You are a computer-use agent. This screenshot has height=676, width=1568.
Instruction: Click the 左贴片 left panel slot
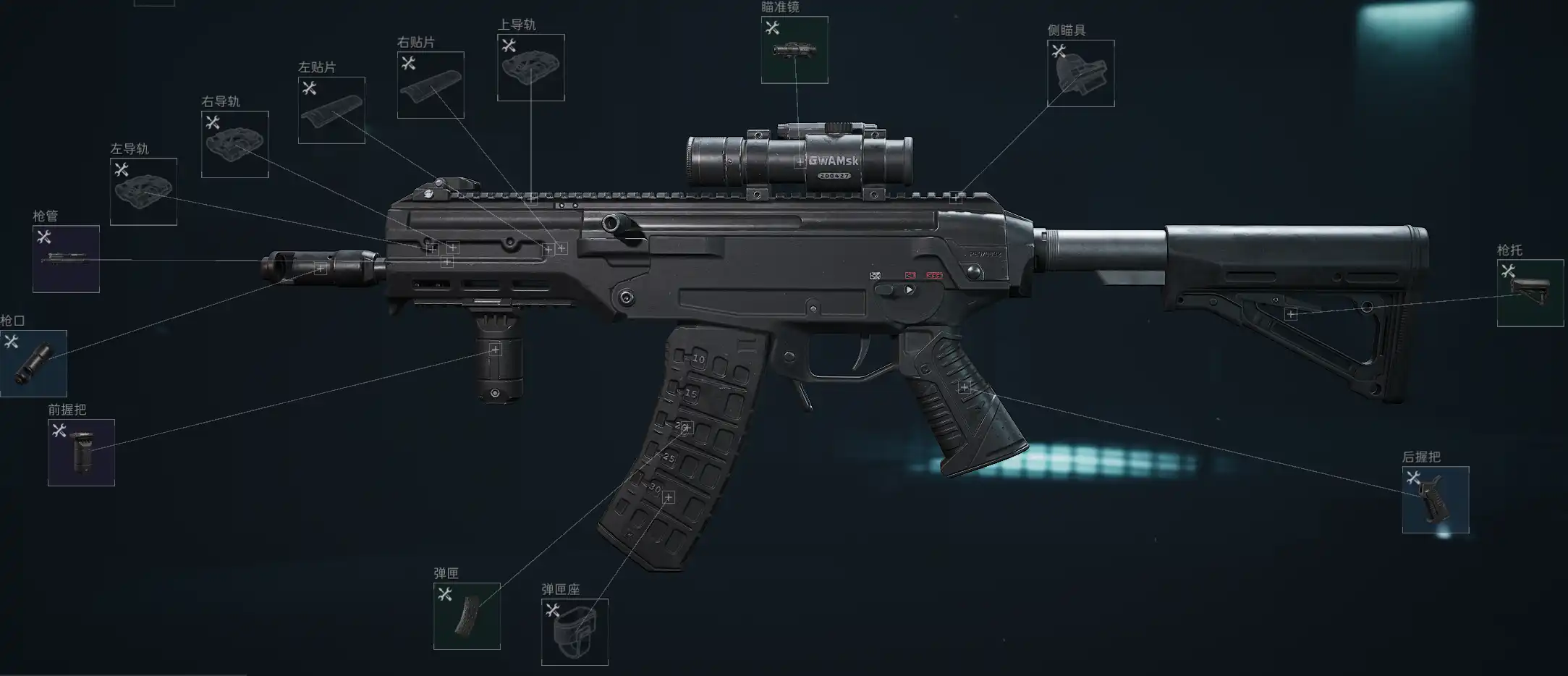(x=331, y=110)
